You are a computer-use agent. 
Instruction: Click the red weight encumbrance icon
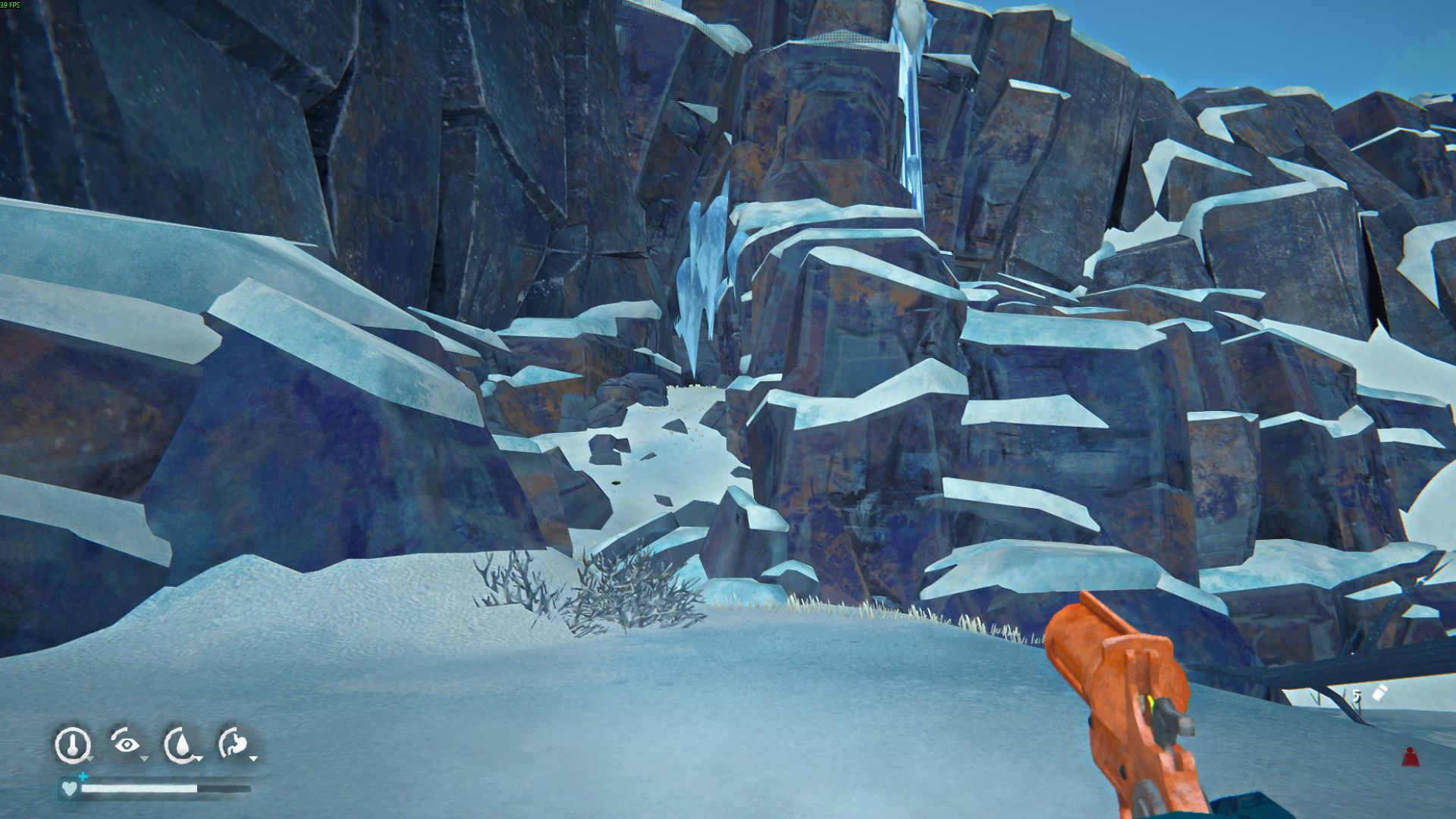pos(1410,757)
